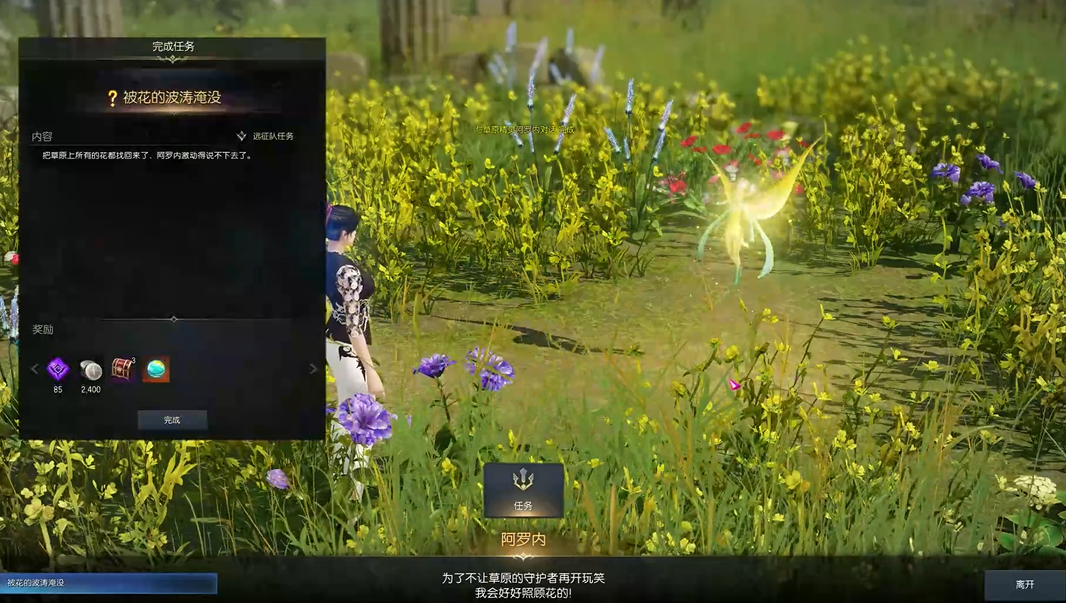Inspect the red treasure chest reward
The image size is (1066, 603).
coord(123,369)
